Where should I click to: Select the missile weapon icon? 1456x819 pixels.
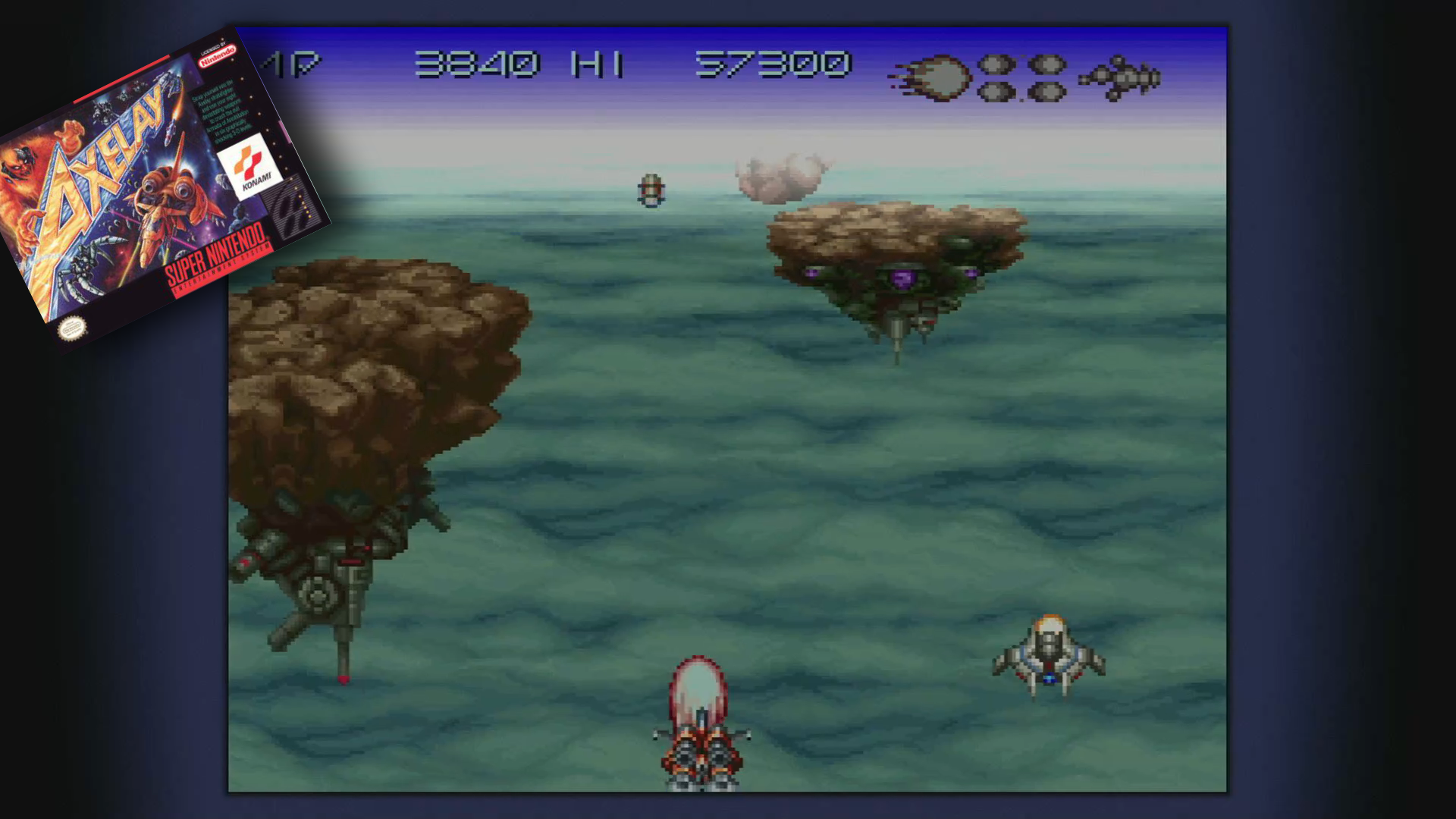[1120, 77]
